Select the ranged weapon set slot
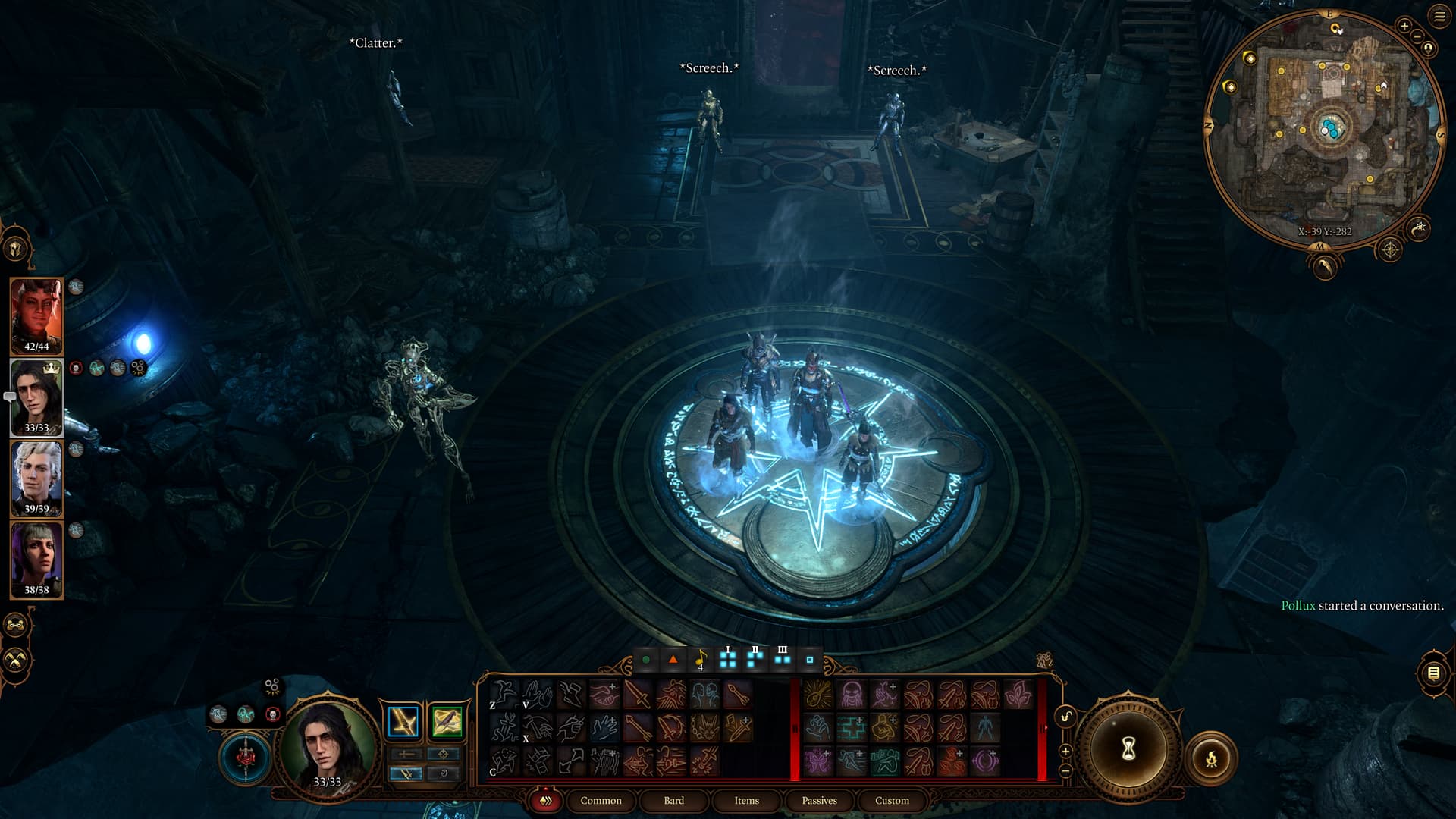The width and height of the screenshot is (1456, 819). [447, 722]
